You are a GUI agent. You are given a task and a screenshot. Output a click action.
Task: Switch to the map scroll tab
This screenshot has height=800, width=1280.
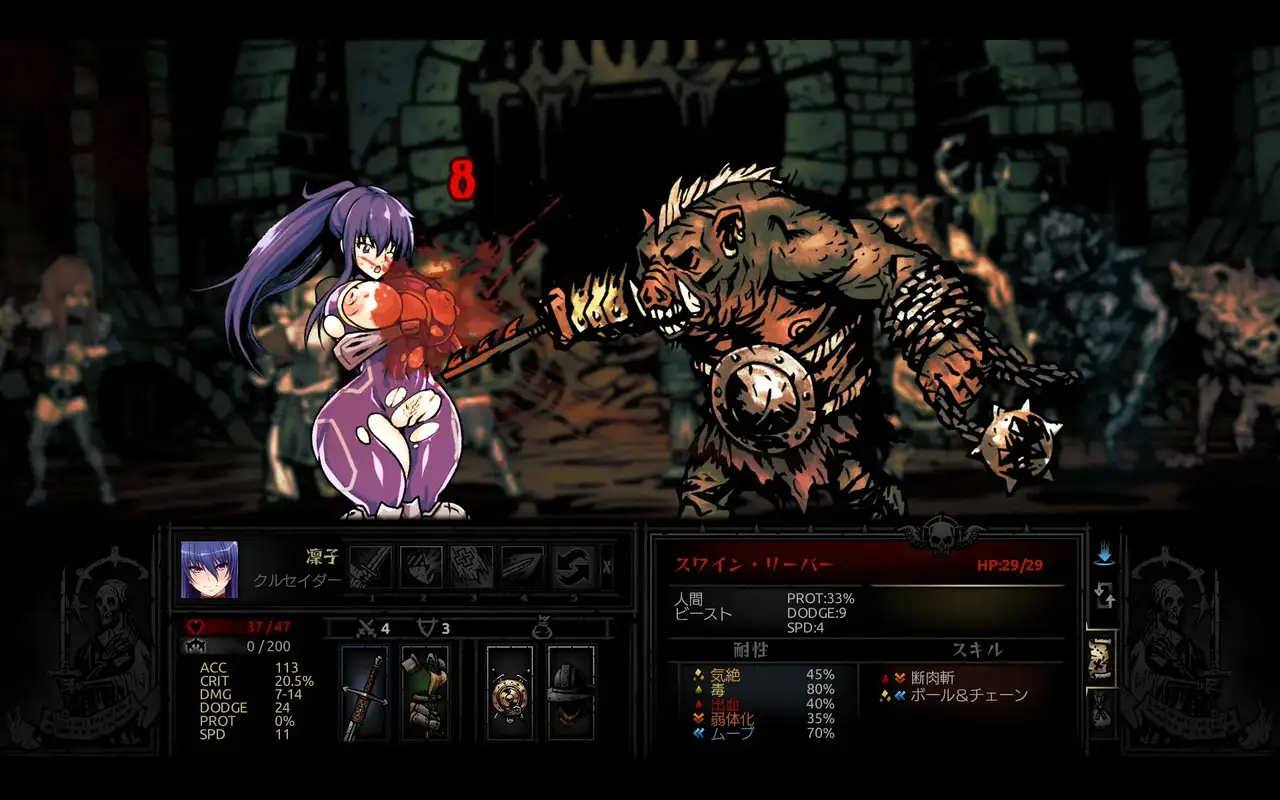coord(1102,659)
